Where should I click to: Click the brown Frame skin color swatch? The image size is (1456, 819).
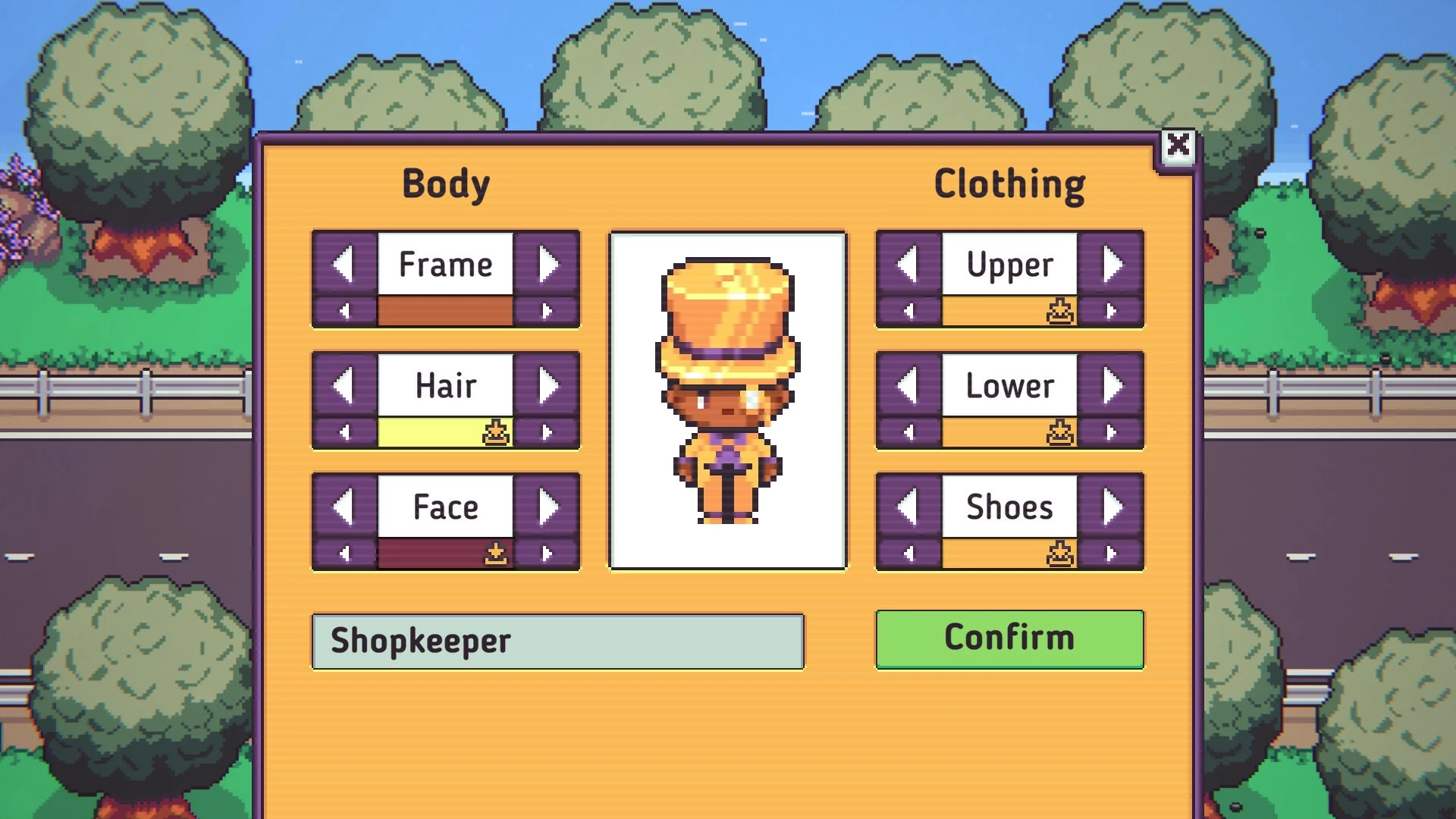[445, 311]
